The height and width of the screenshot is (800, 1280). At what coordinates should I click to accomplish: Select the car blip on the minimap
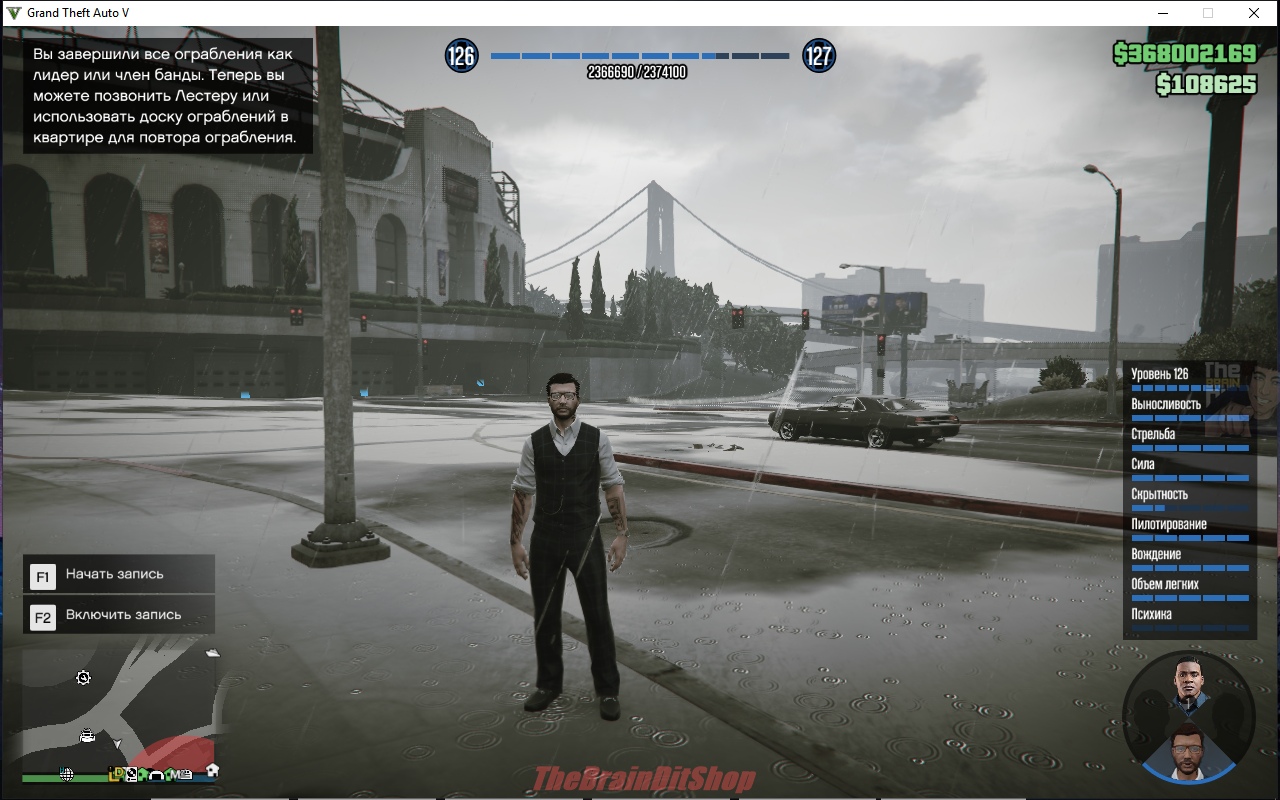click(88, 736)
